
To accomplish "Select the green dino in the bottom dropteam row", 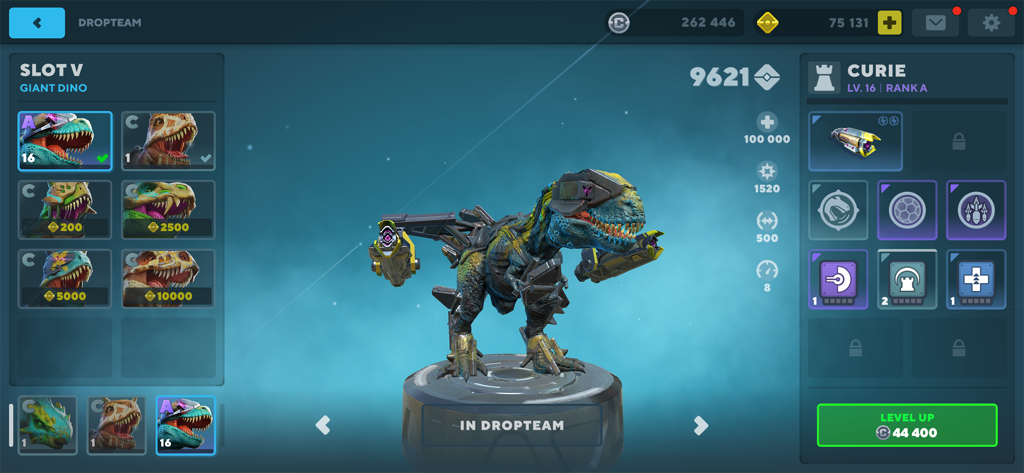I will [x=47, y=425].
